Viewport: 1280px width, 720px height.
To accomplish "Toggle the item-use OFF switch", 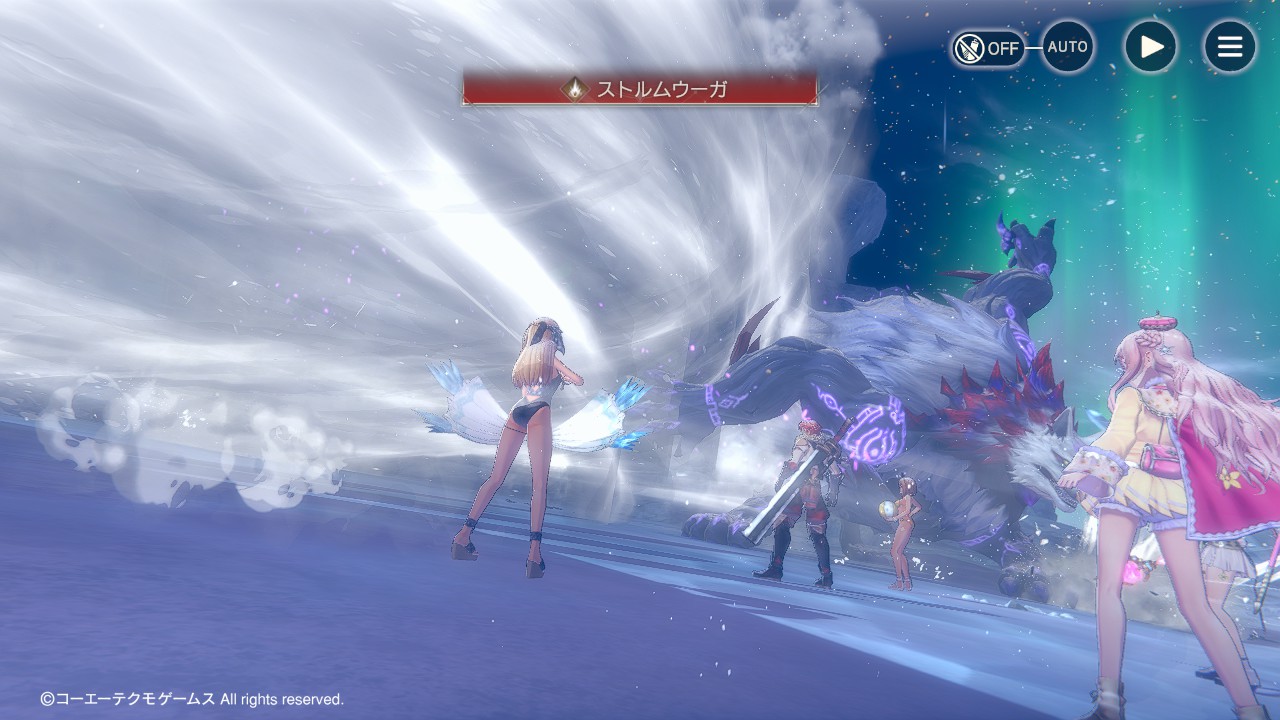I will click(987, 48).
